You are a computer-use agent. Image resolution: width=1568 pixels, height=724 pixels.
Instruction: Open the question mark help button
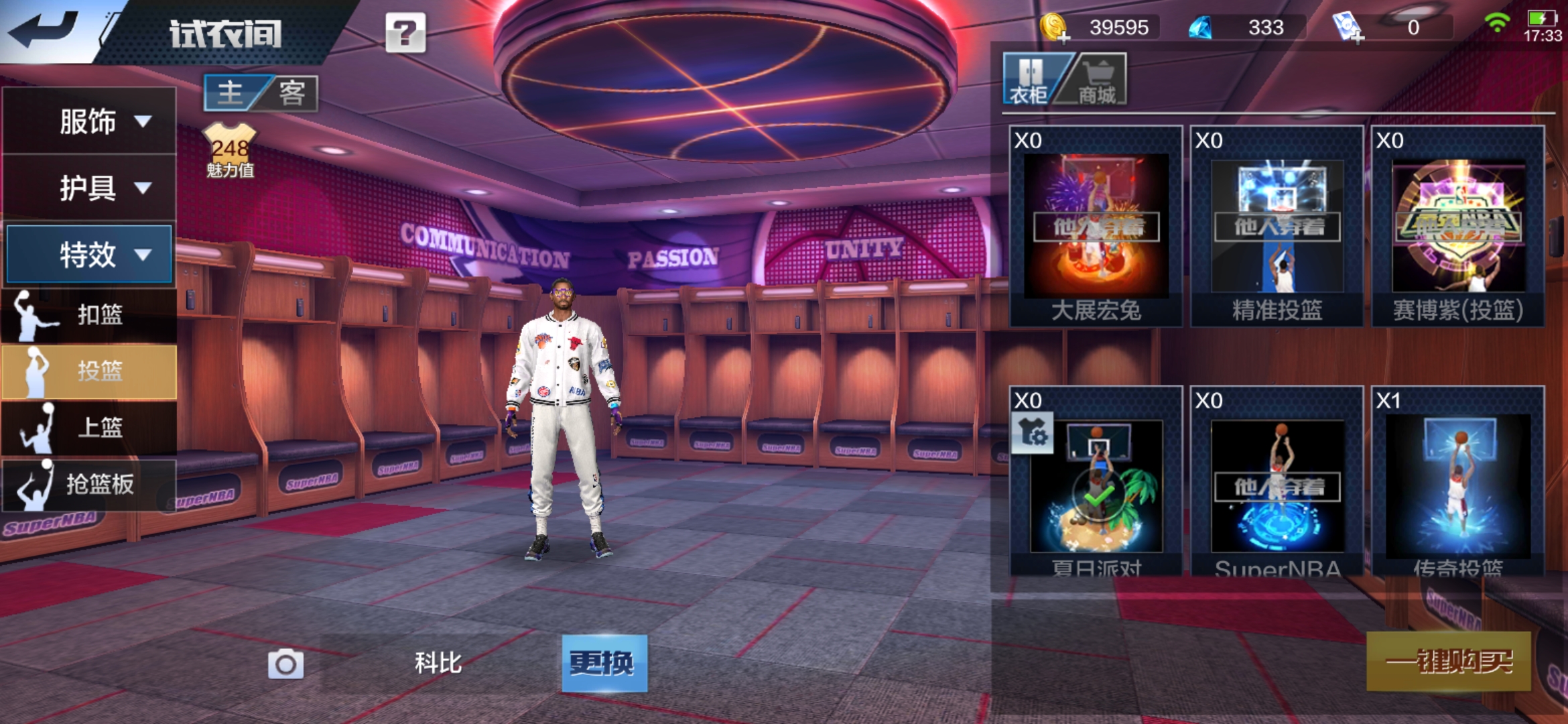pyautogui.click(x=405, y=32)
